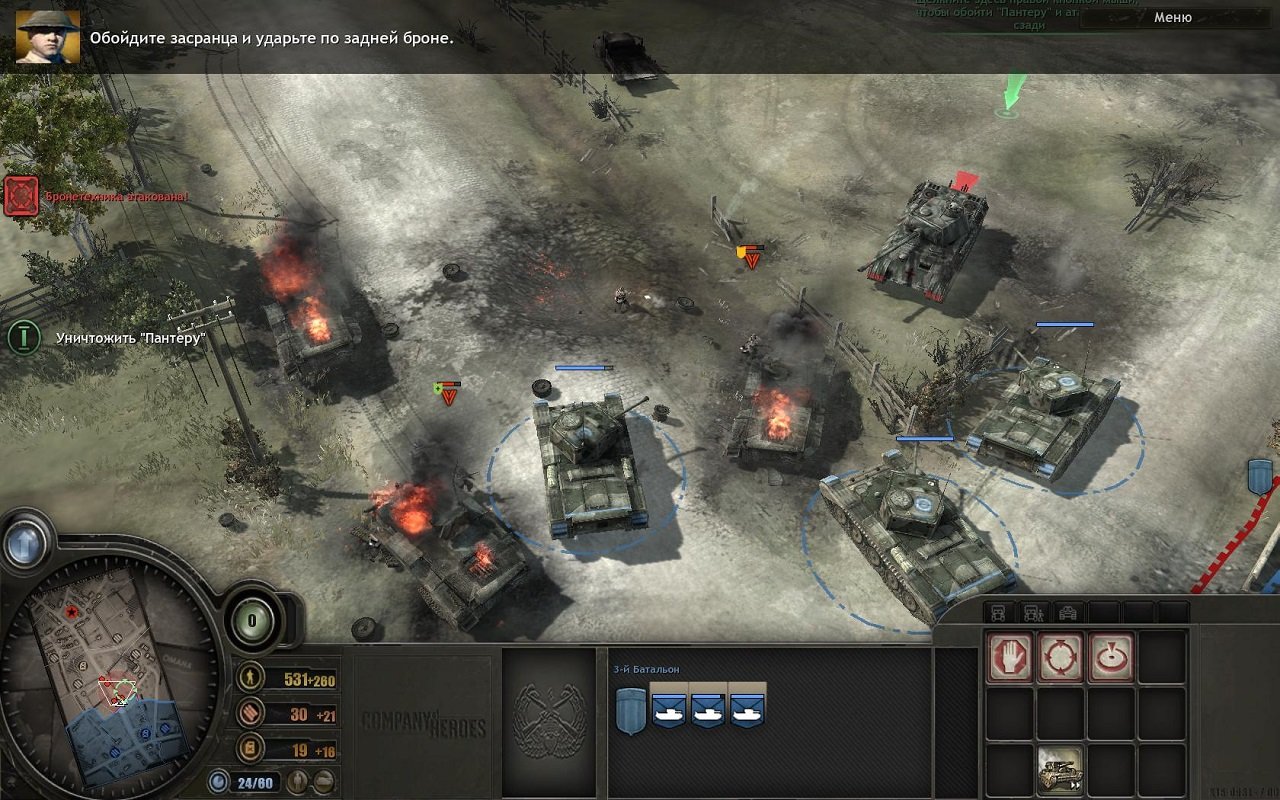The height and width of the screenshot is (800, 1280).
Task: Select the tank upgrade icon in the ability grid
Action: [x=1058, y=769]
